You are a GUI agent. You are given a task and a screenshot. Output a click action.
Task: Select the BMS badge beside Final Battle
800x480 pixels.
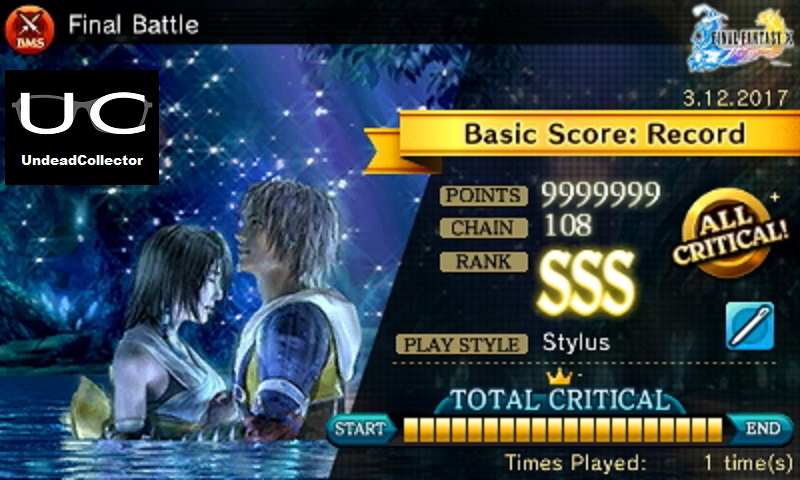coord(27,27)
